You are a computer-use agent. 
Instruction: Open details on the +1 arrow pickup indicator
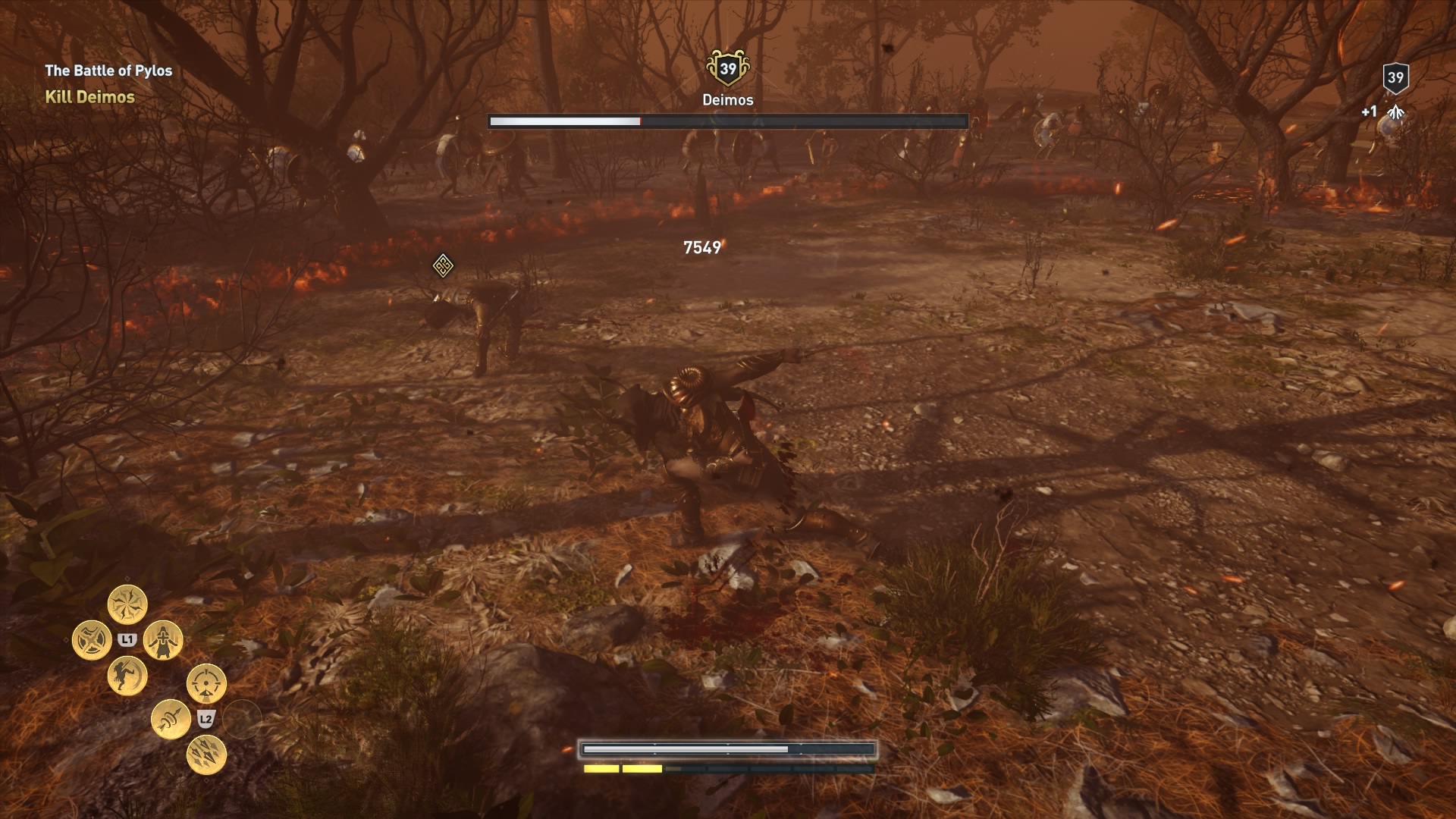coord(1369,111)
